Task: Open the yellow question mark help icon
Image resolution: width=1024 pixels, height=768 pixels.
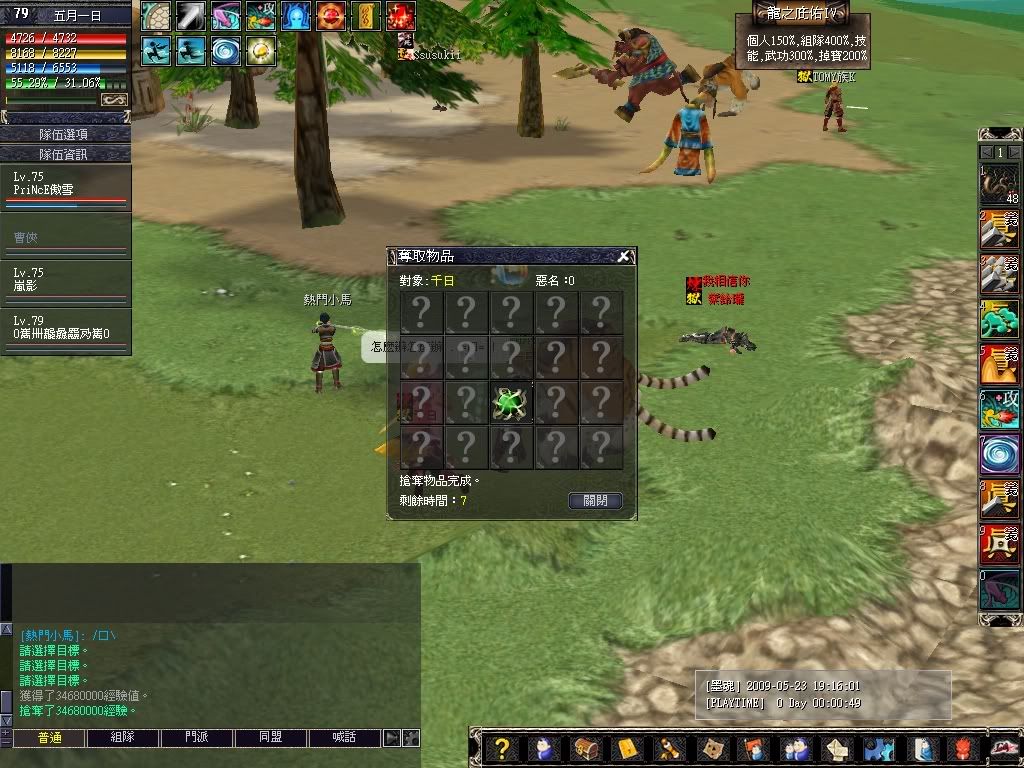Action: (502, 749)
